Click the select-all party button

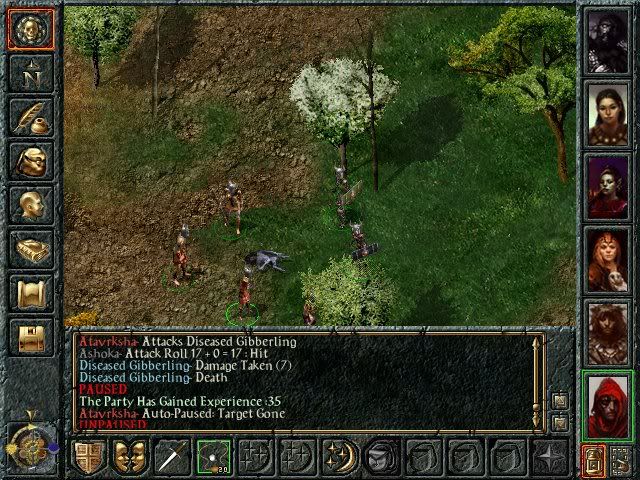[x=593, y=461]
